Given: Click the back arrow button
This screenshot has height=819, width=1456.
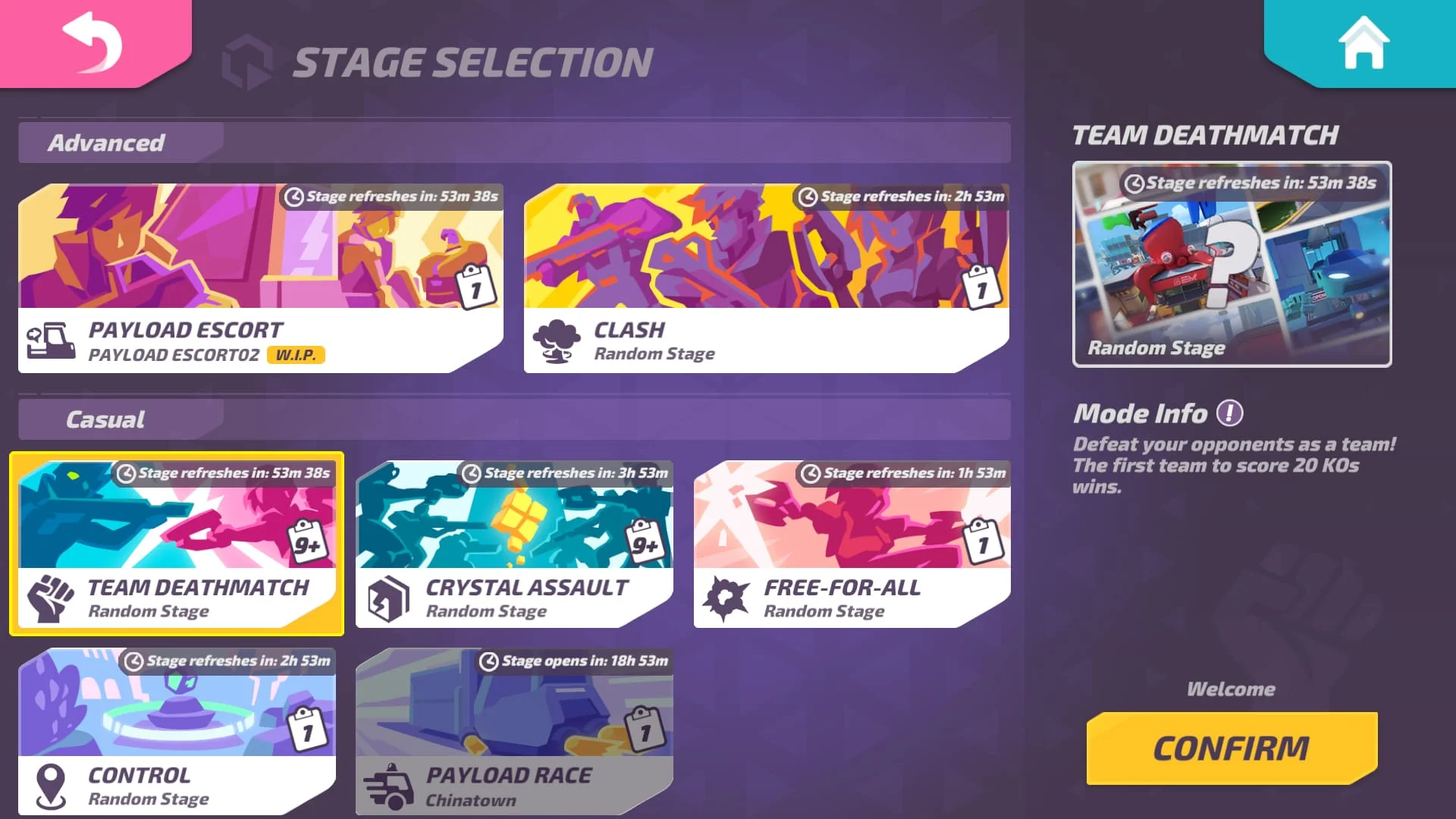Looking at the screenshot, I should click(91, 42).
